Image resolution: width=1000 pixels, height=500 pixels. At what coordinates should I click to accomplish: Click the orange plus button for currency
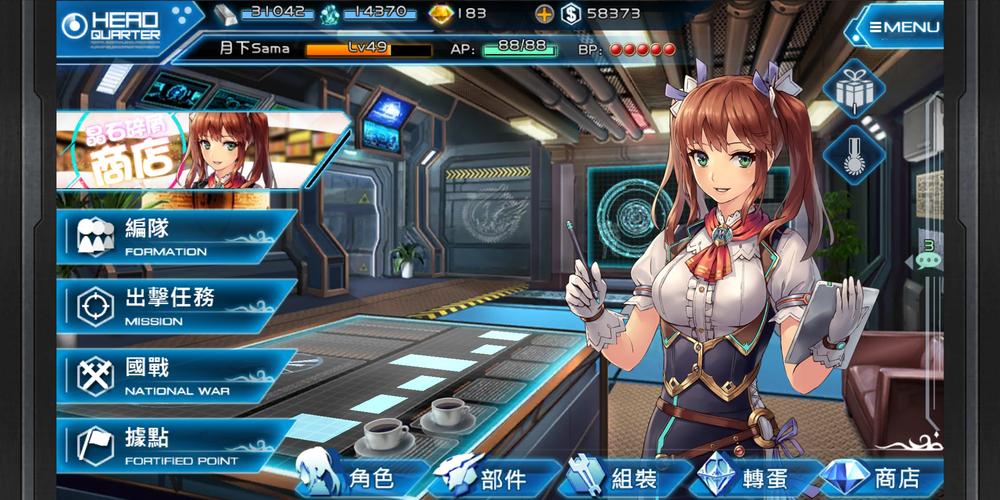point(544,14)
